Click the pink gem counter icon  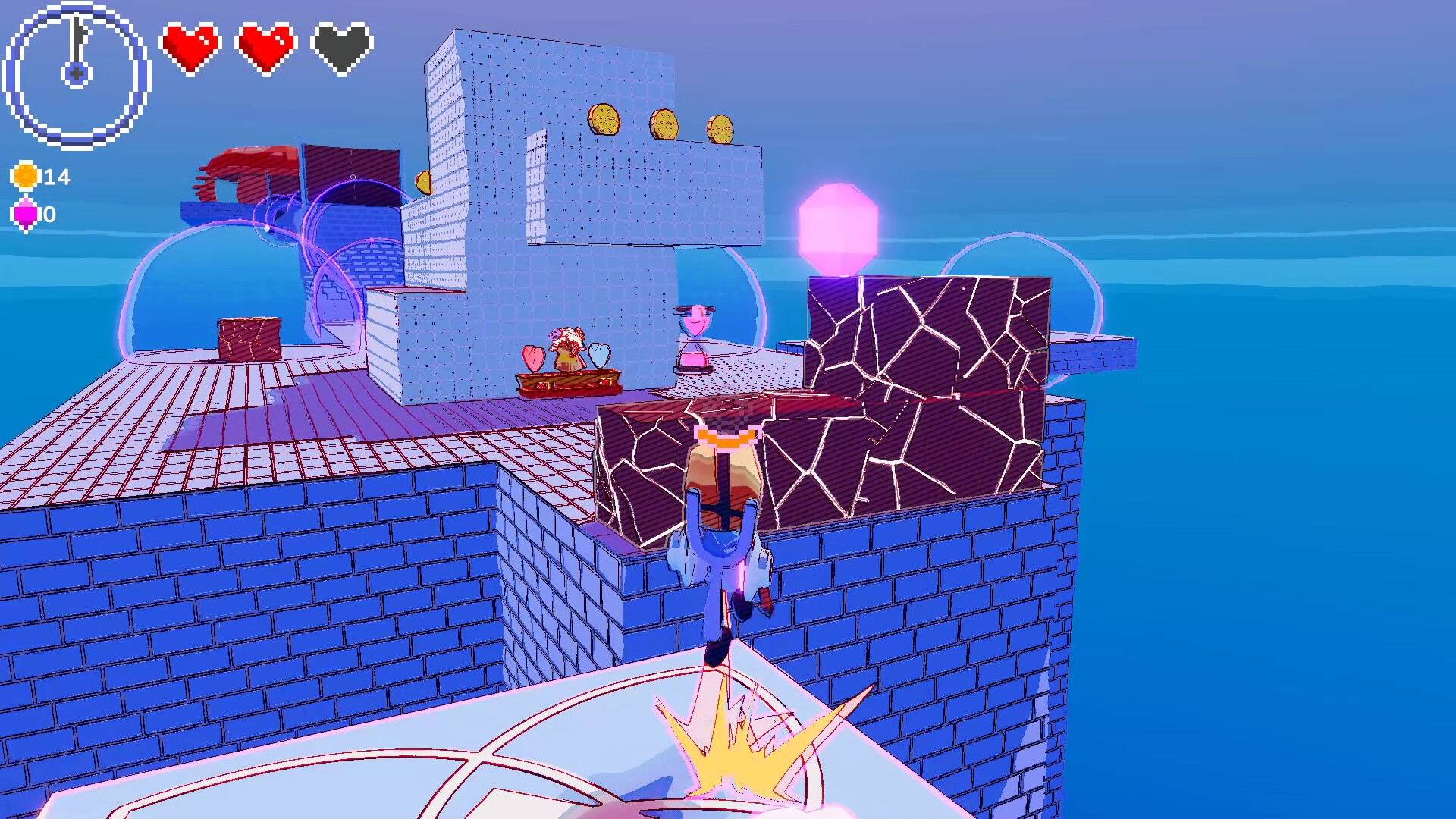pyautogui.click(x=25, y=215)
